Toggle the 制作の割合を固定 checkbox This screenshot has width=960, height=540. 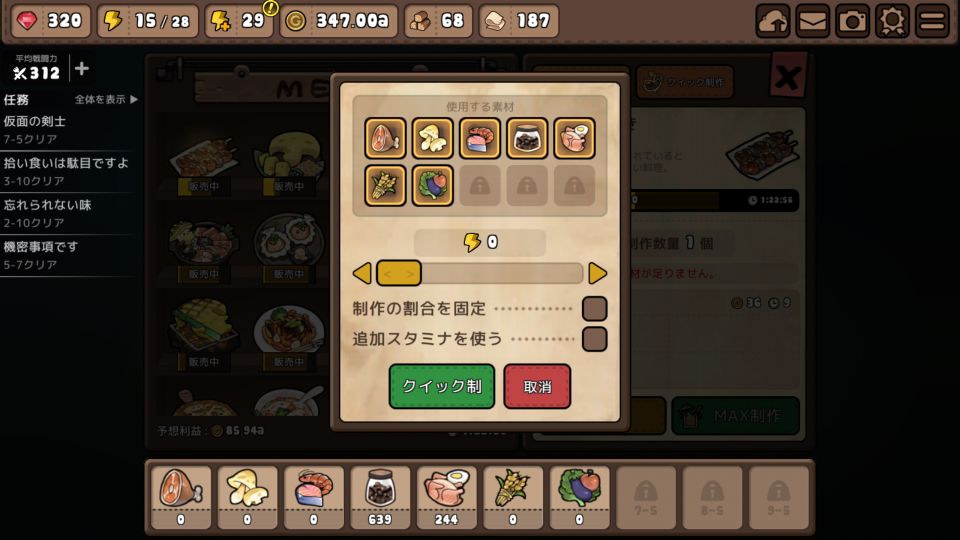click(x=594, y=309)
